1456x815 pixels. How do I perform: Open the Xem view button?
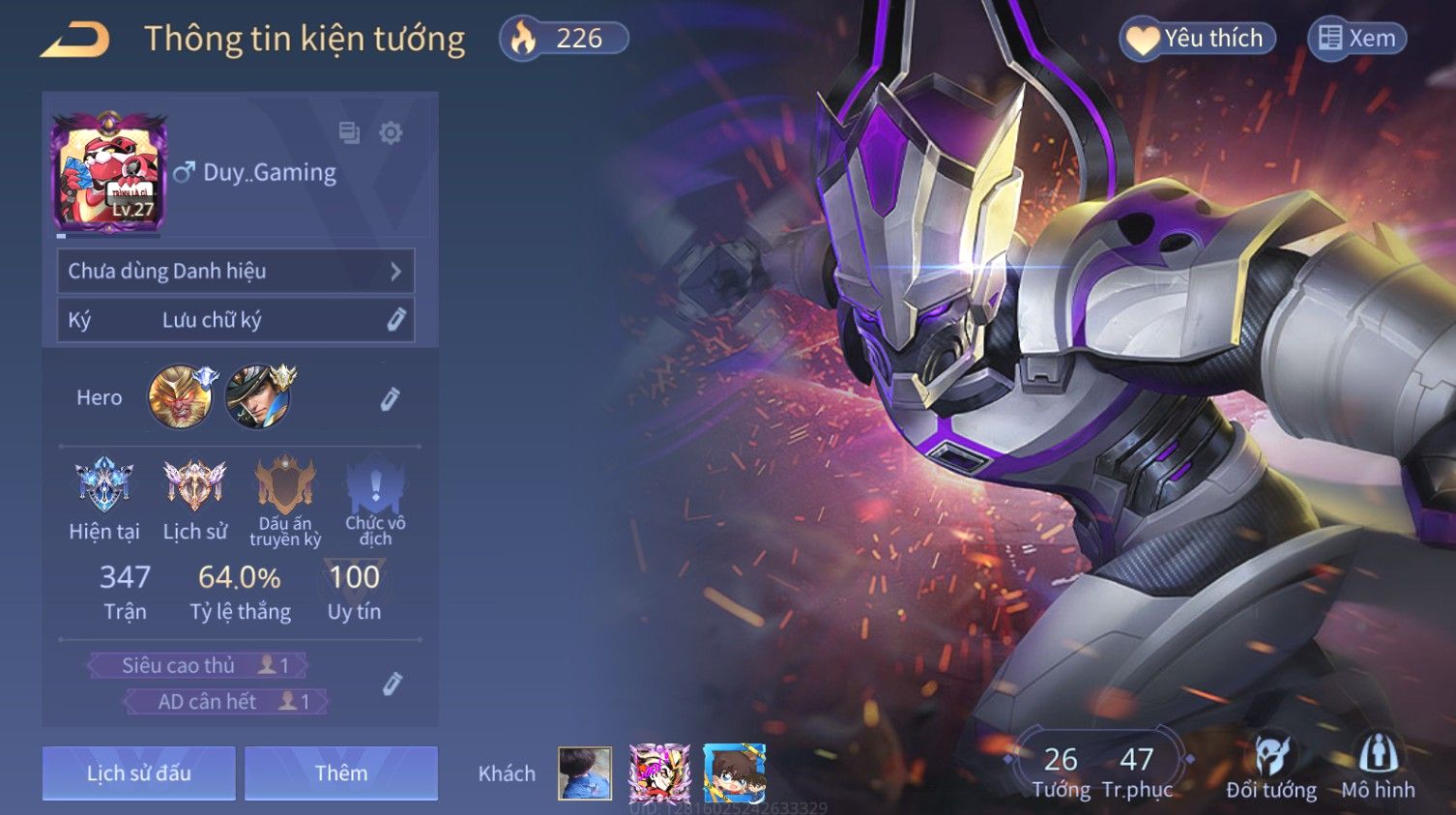tap(1356, 39)
